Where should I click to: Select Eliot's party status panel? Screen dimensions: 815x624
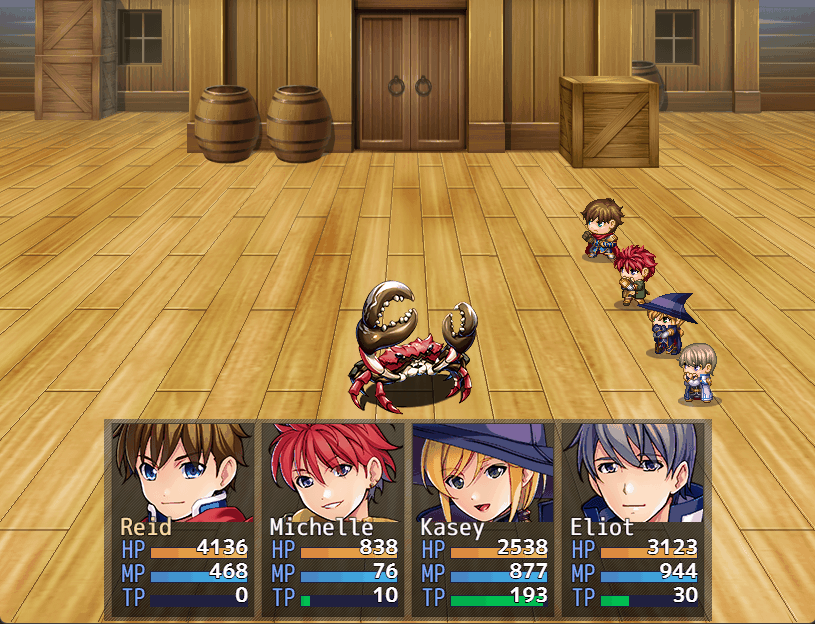coord(634,518)
